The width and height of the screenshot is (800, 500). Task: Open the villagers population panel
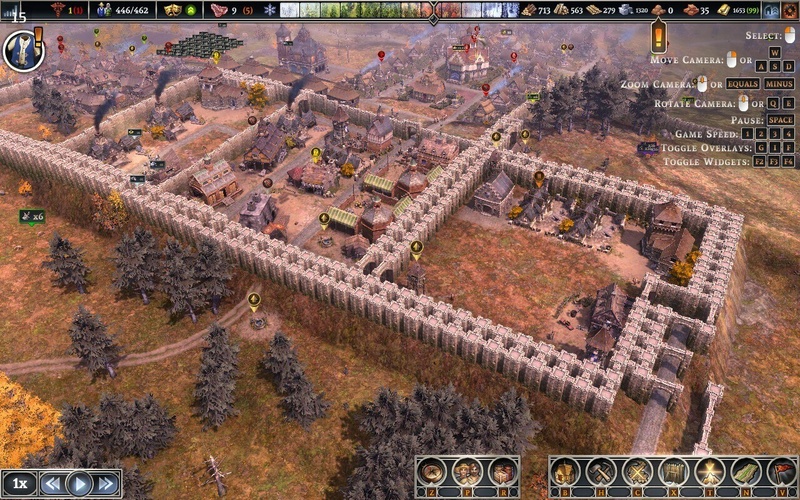click(x=467, y=471)
